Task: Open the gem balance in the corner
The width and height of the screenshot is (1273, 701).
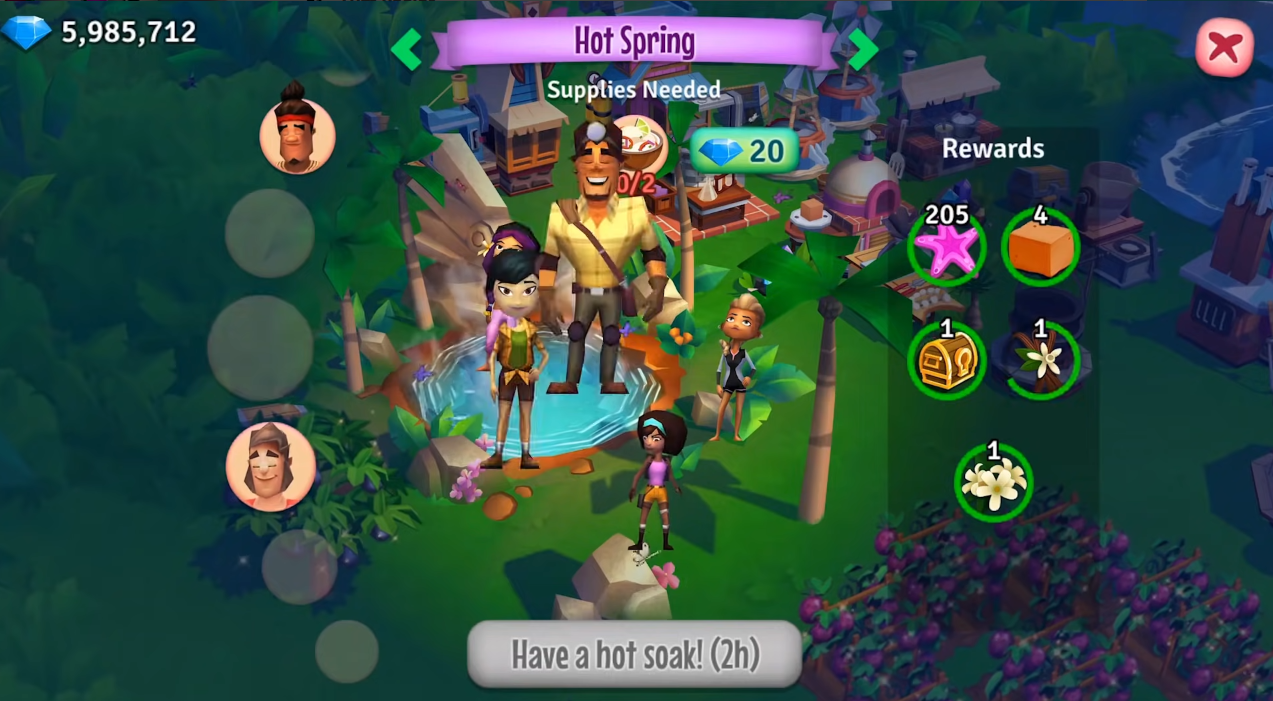Action: click(98, 32)
